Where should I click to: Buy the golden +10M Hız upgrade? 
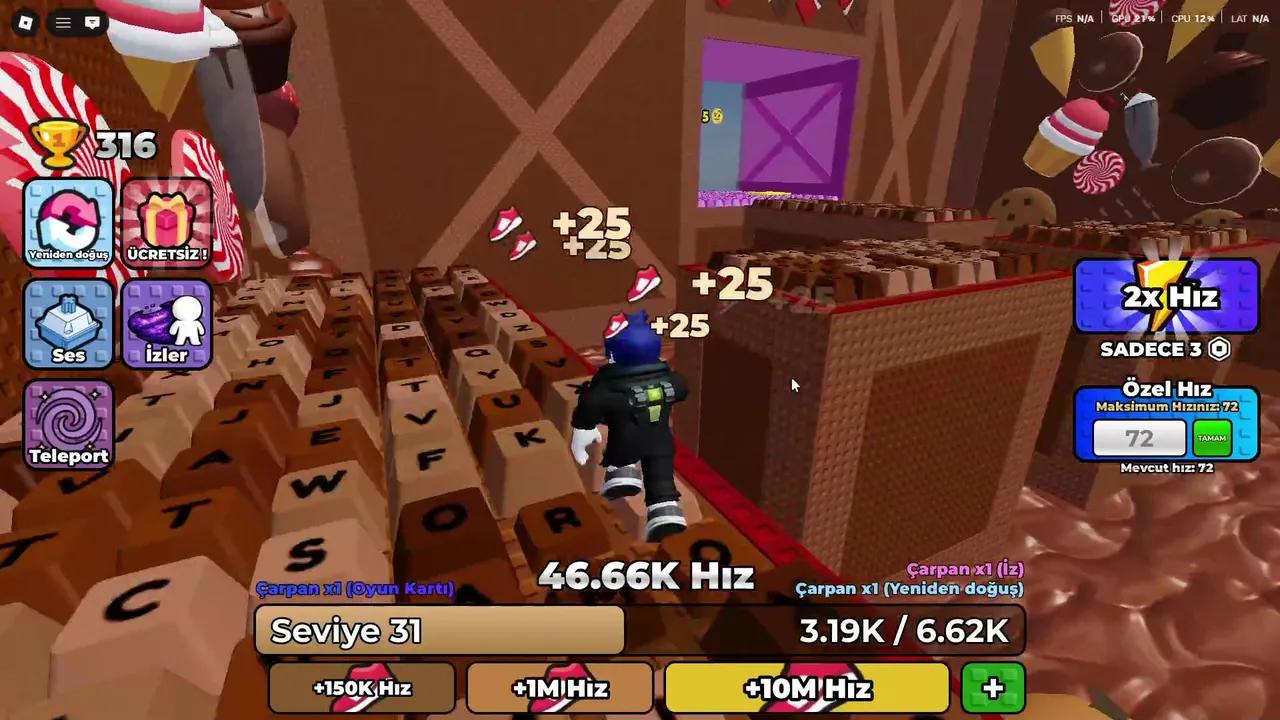pyautogui.click(x=806, y=688)
